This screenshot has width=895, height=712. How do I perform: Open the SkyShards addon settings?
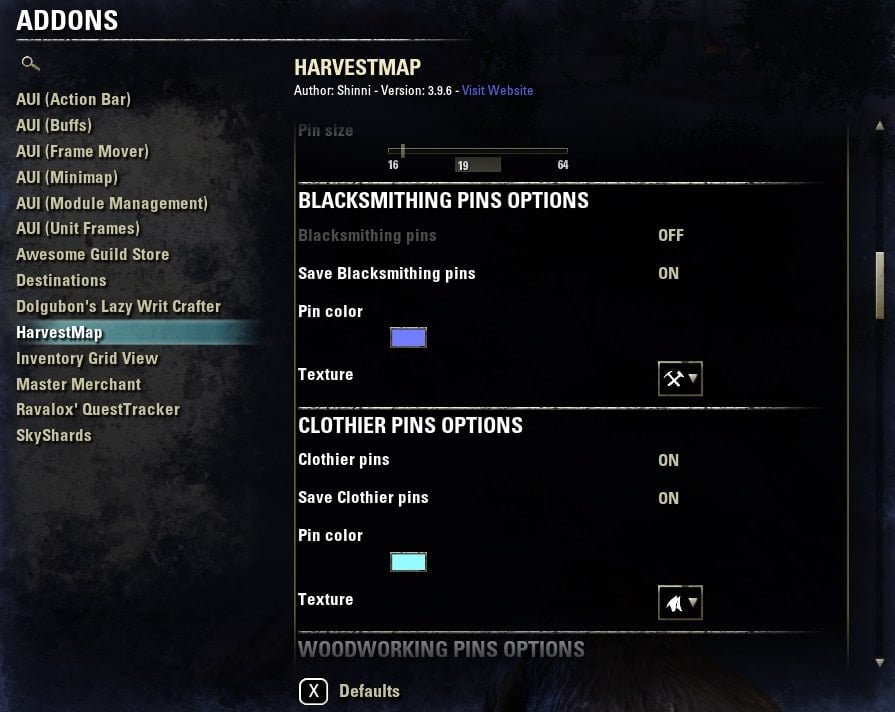pyautogui.click(x=54, y=436)
